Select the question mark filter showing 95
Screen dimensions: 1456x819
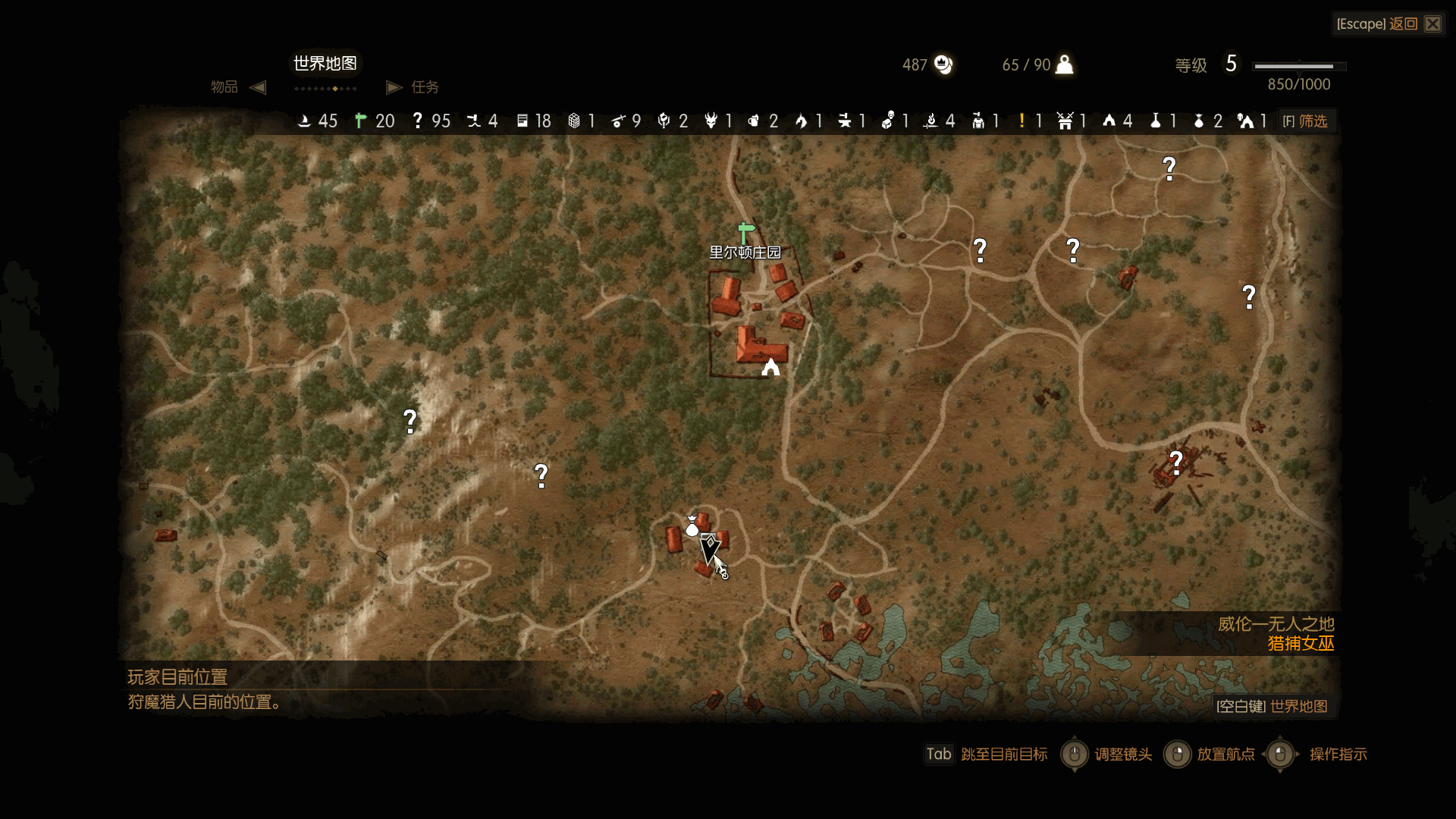pyautogui.click(x=417, y=121)
